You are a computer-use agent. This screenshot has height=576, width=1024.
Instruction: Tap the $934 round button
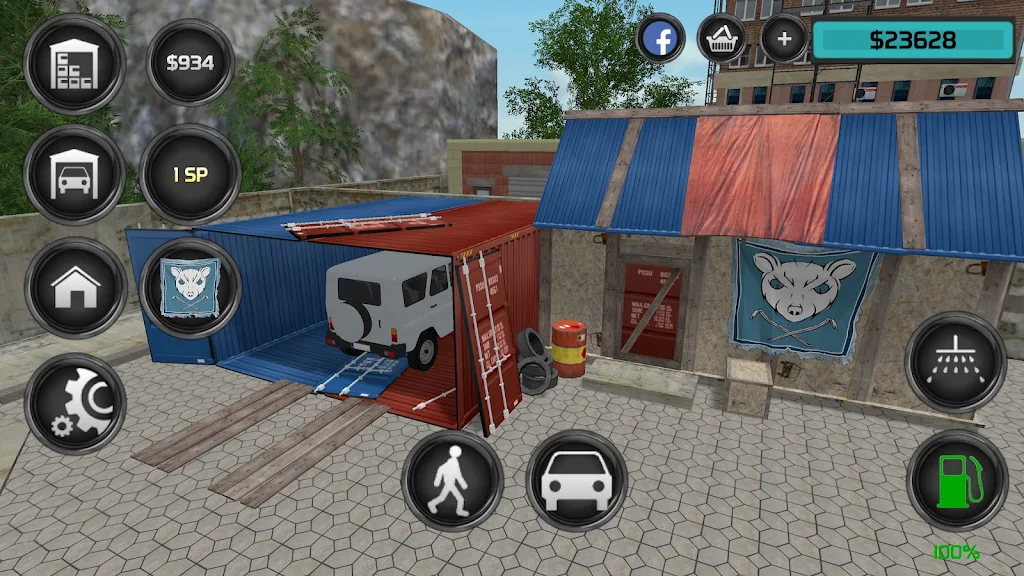pos(190,63)
